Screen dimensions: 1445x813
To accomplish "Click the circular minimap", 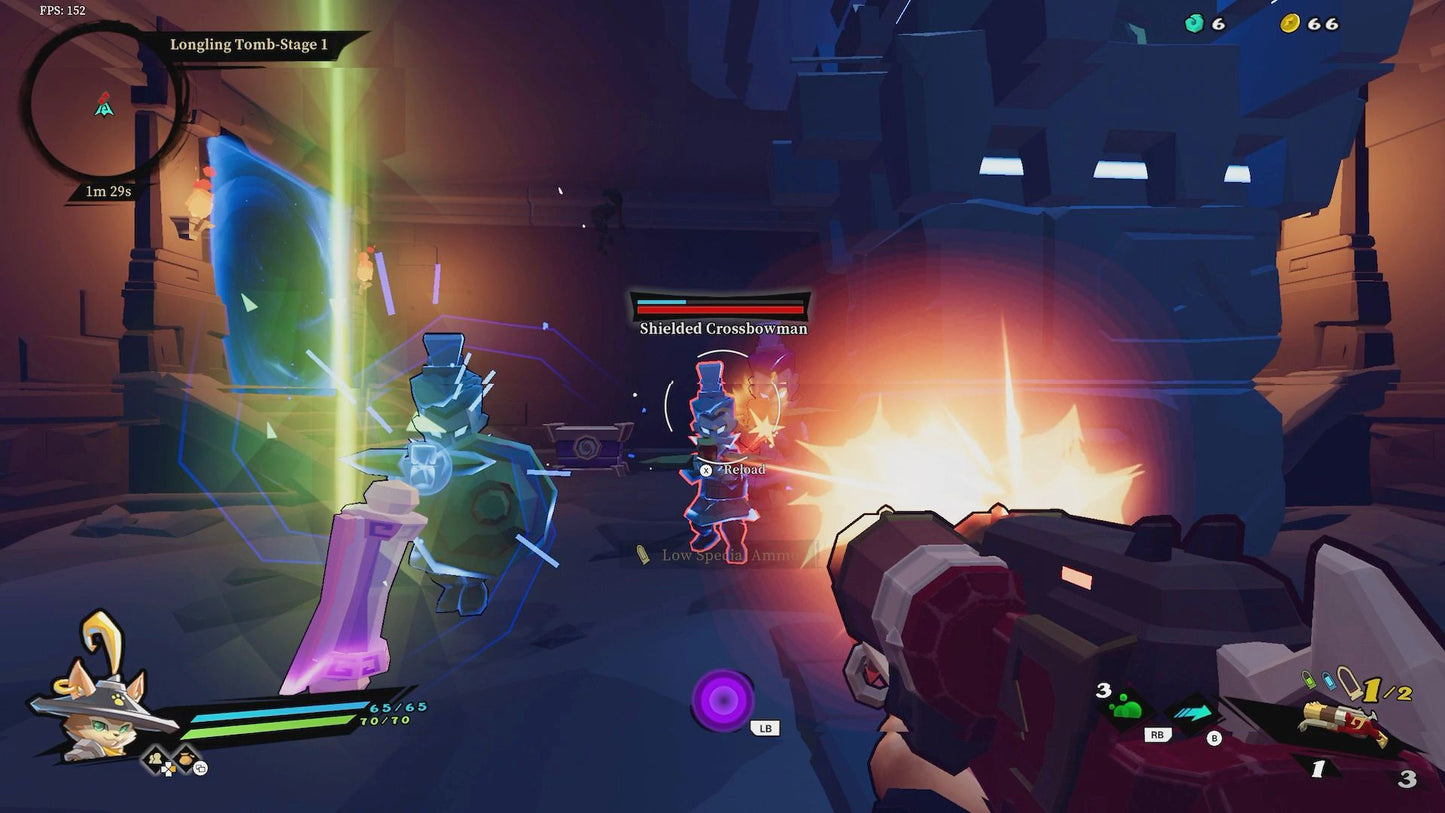I will (x=103, y=103).
